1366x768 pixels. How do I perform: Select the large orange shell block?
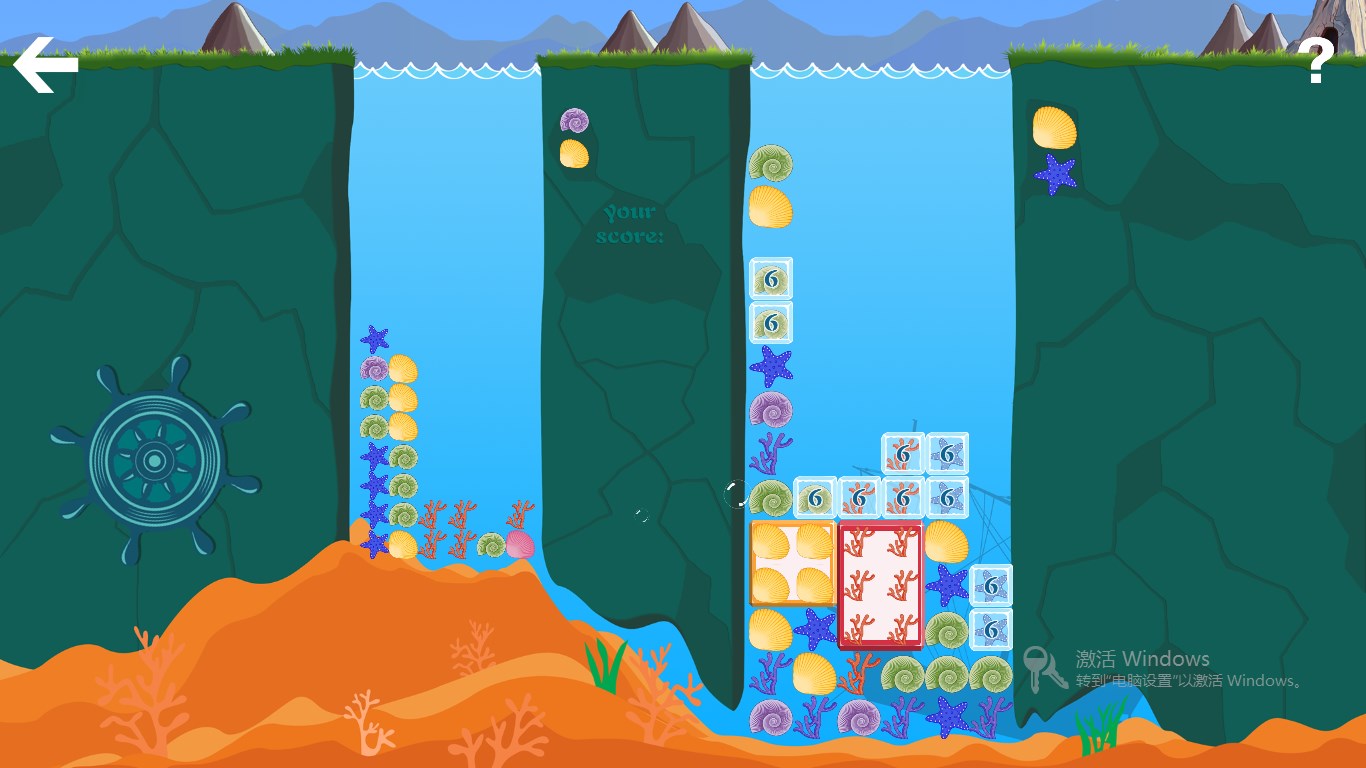click(x=792, y=563)
